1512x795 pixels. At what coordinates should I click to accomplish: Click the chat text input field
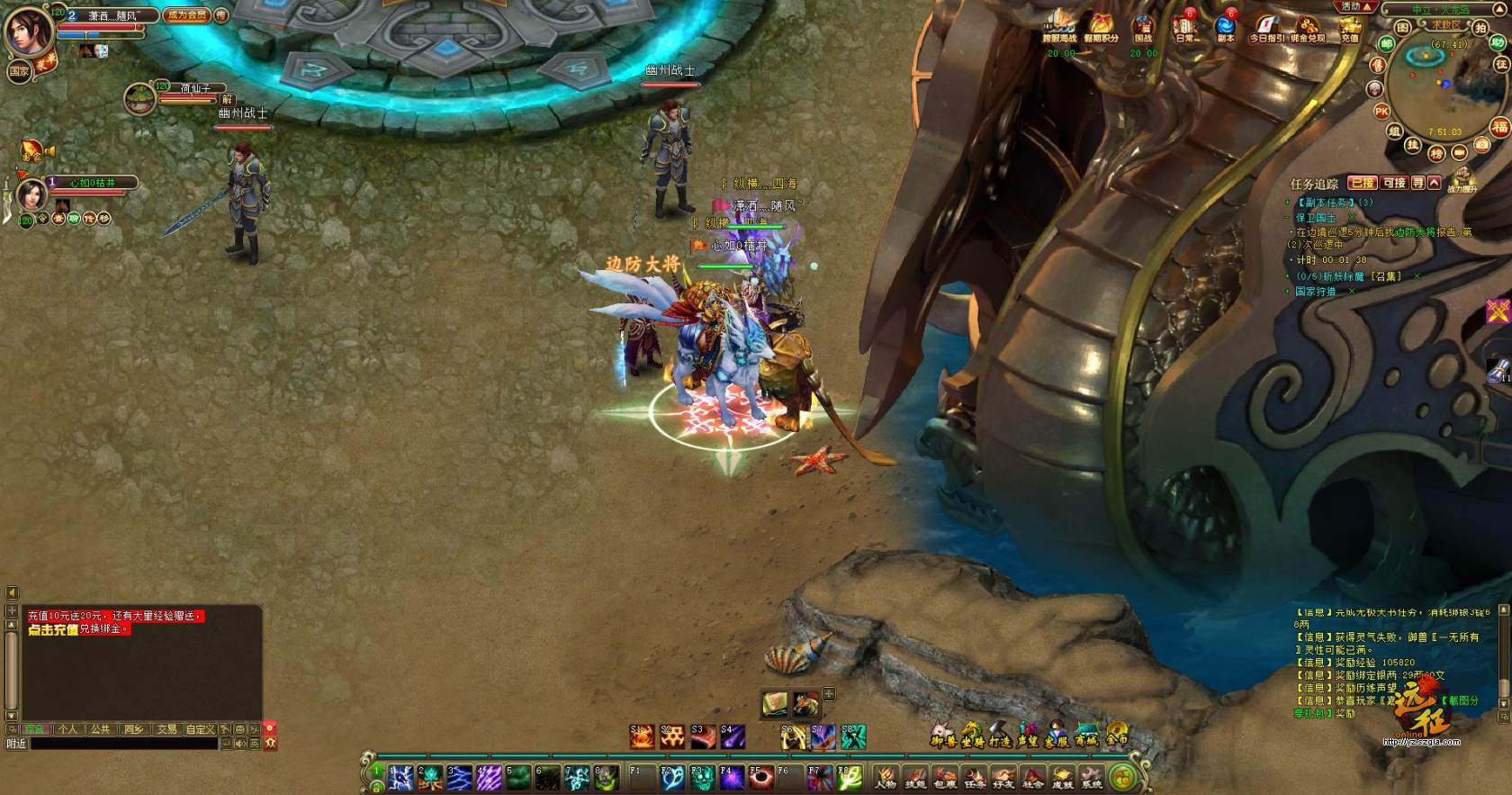tap(124, 744)
